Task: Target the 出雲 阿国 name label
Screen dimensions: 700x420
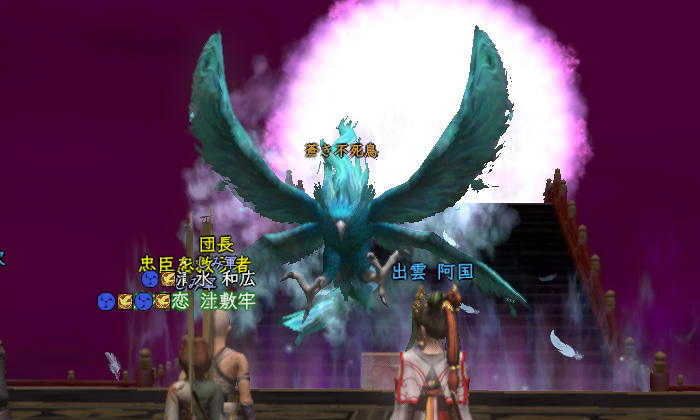Action: click(432, 272)
